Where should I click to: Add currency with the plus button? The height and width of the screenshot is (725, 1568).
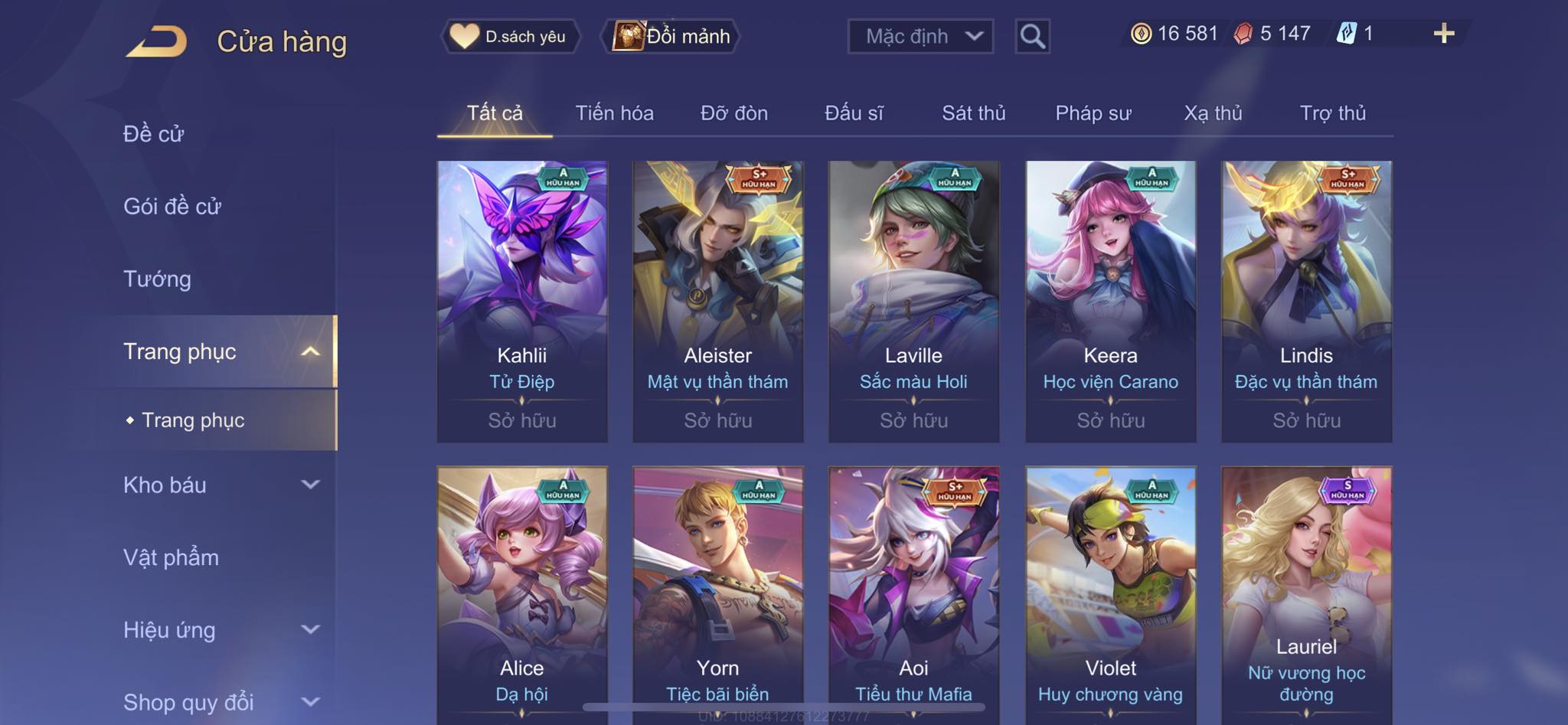[x=1443, y=34]
